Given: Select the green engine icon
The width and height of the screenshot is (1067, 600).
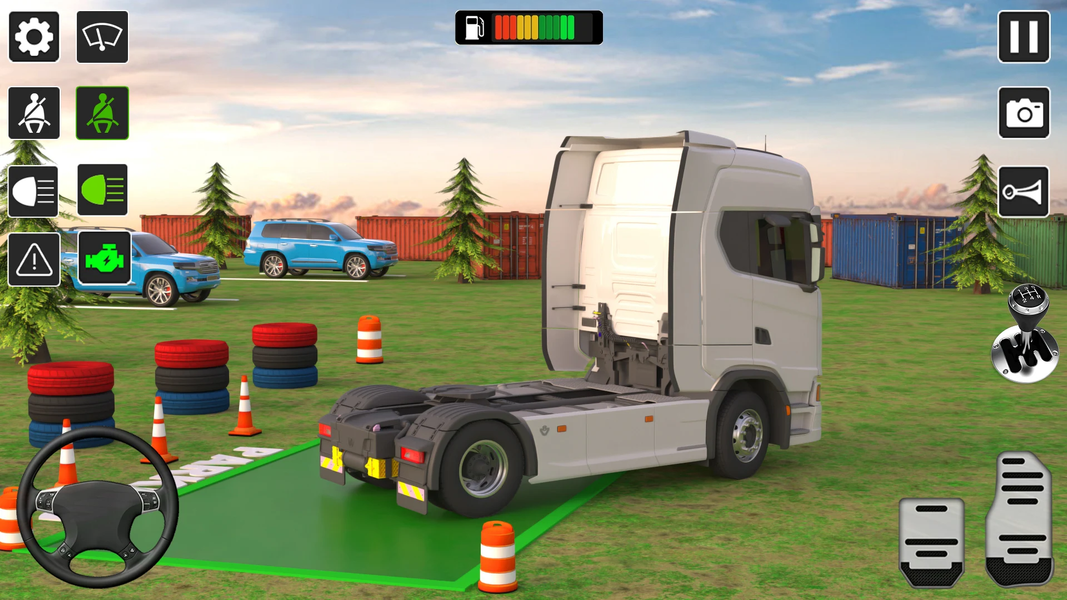Looking at the screenshot, I should (104, 259).
